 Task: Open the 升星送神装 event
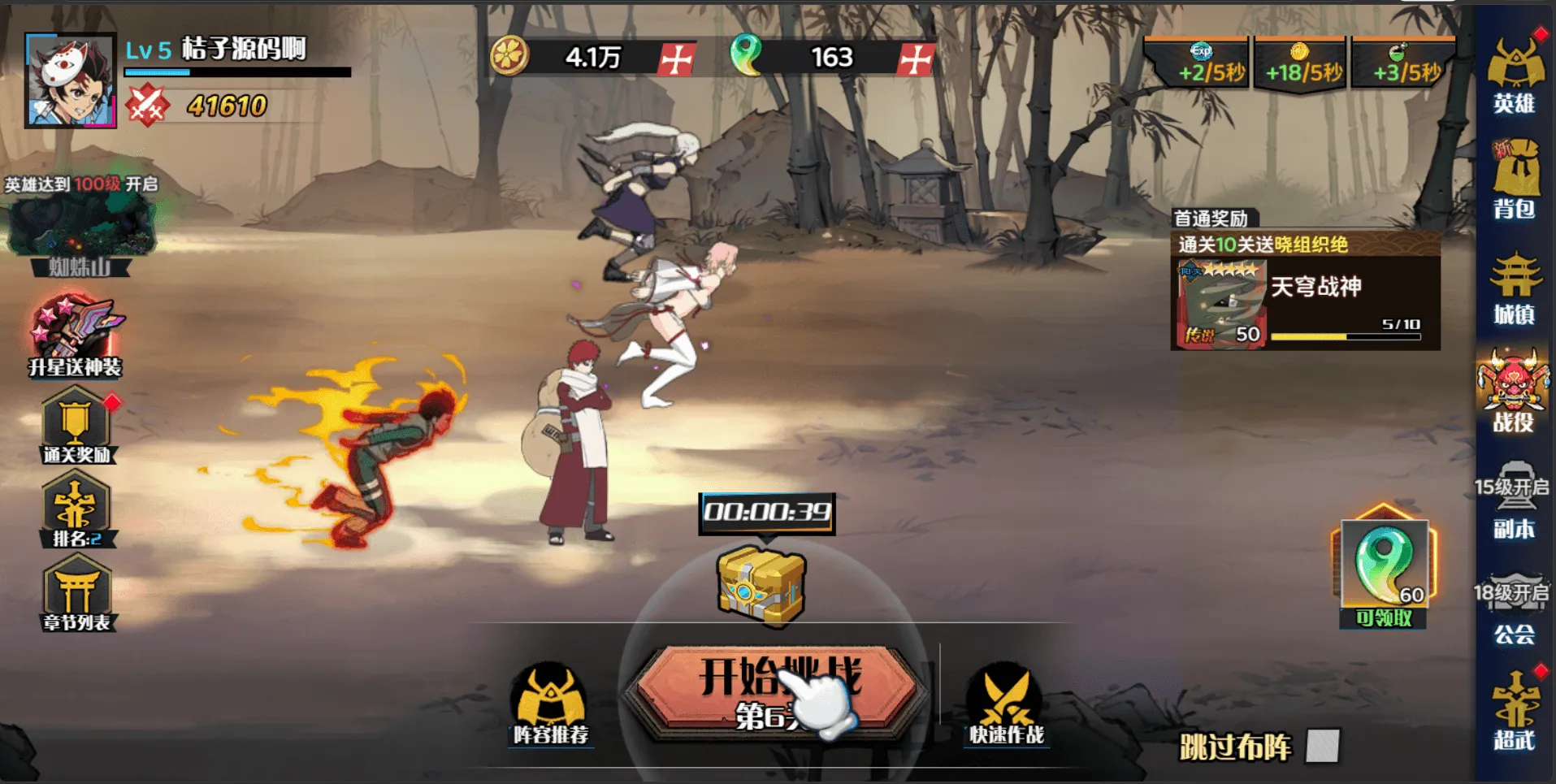[75, 338]
